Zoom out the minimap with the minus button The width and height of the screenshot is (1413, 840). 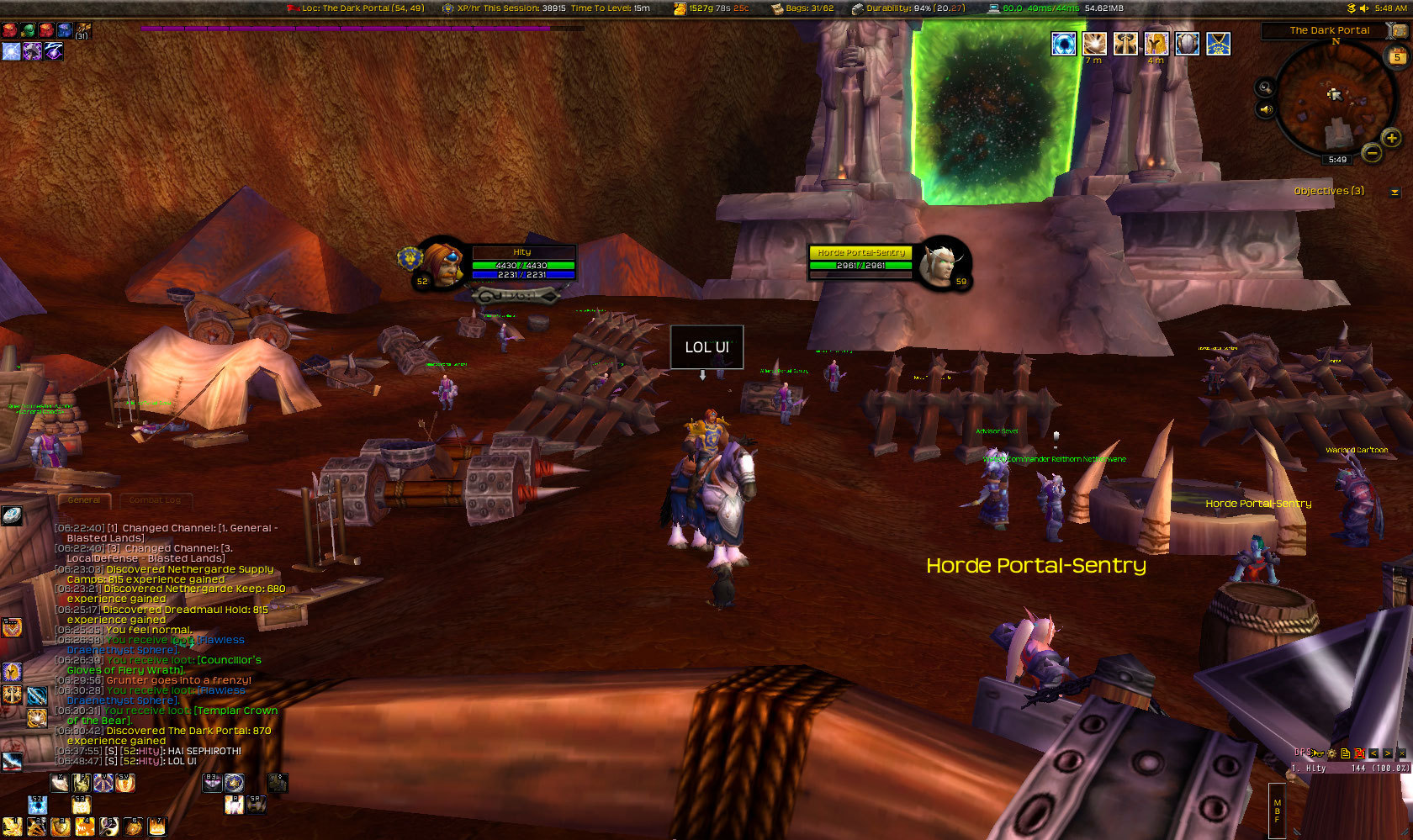[1371, 153]
